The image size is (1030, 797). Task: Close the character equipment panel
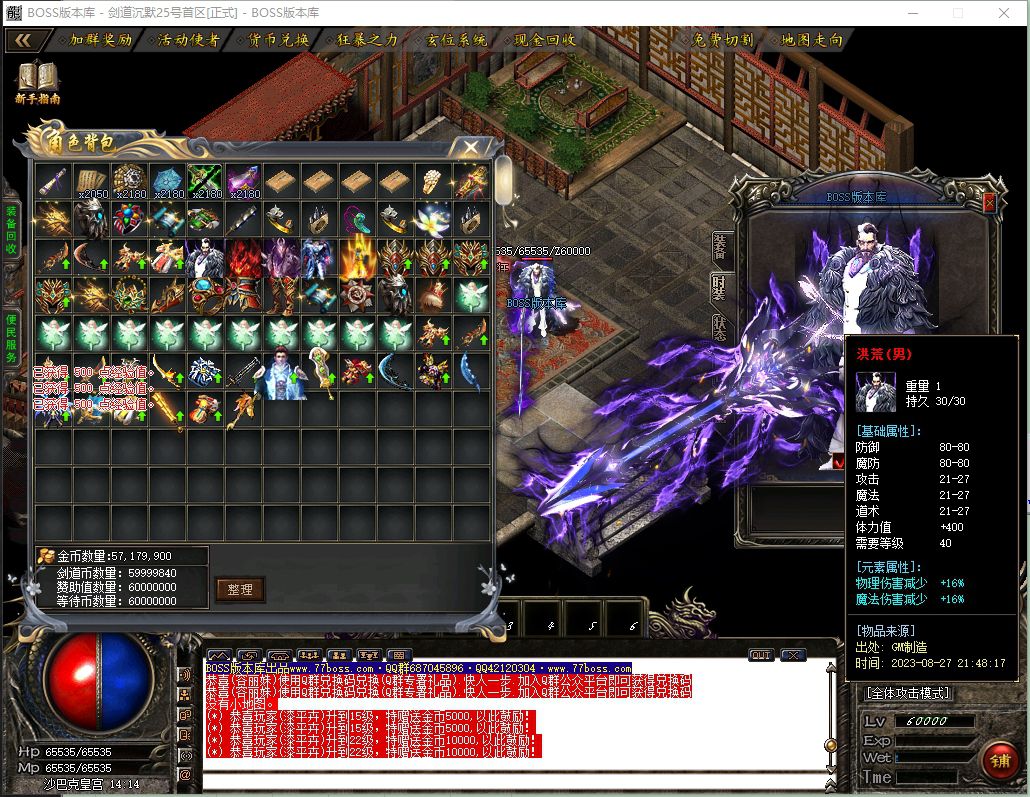point(989,202)
